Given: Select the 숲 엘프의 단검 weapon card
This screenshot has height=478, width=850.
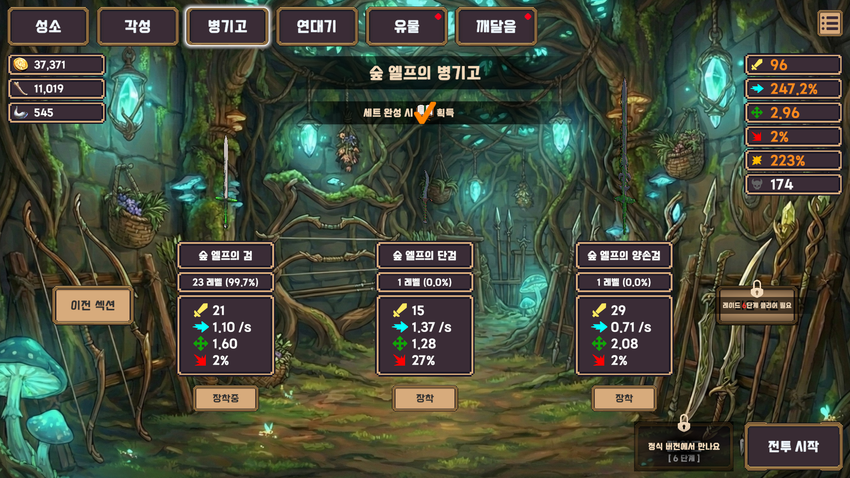Looking at the screenshot, I should click(x=425, y=309).
